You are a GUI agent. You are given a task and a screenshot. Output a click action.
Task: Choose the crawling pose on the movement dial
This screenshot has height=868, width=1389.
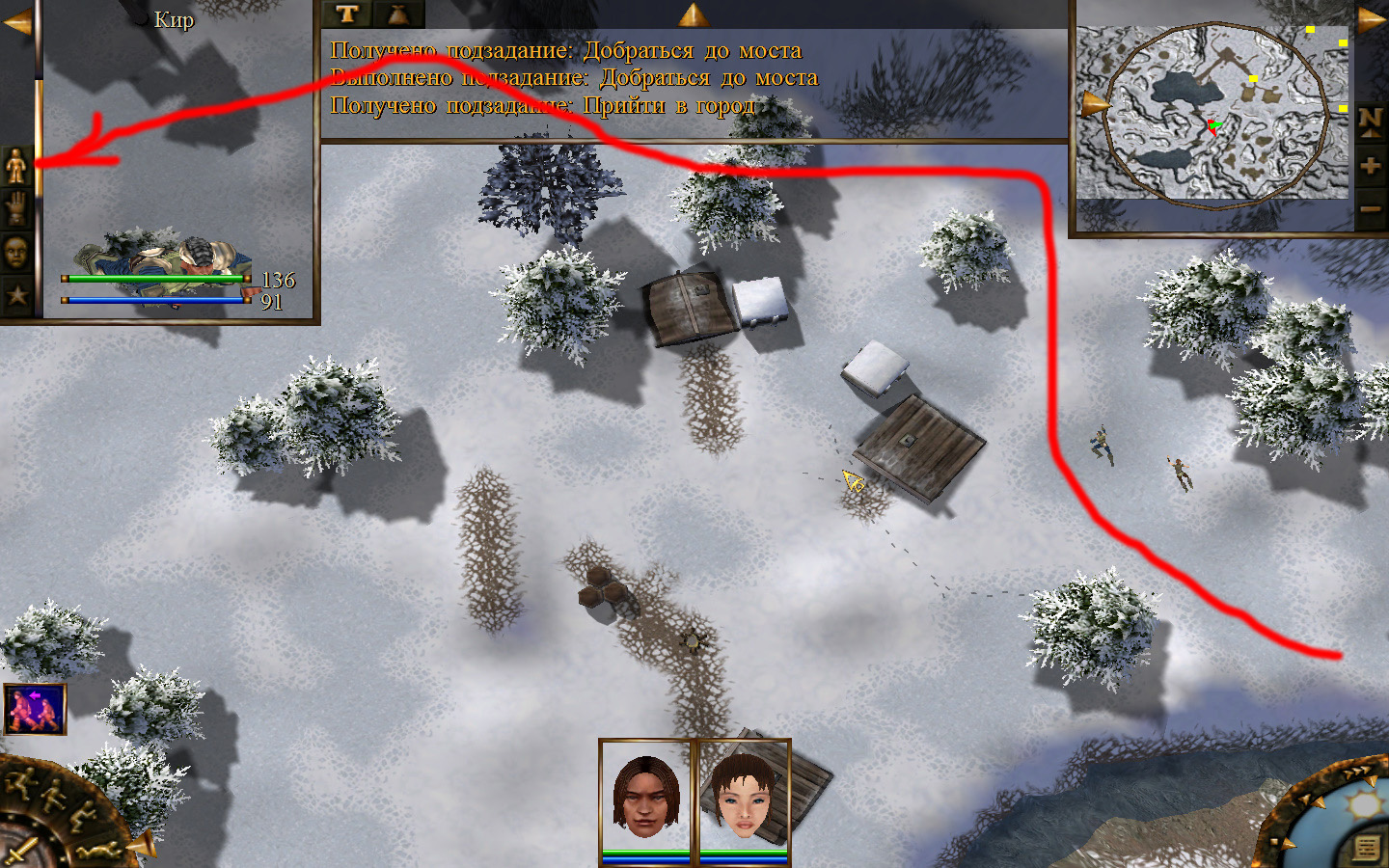pos(99,851)
